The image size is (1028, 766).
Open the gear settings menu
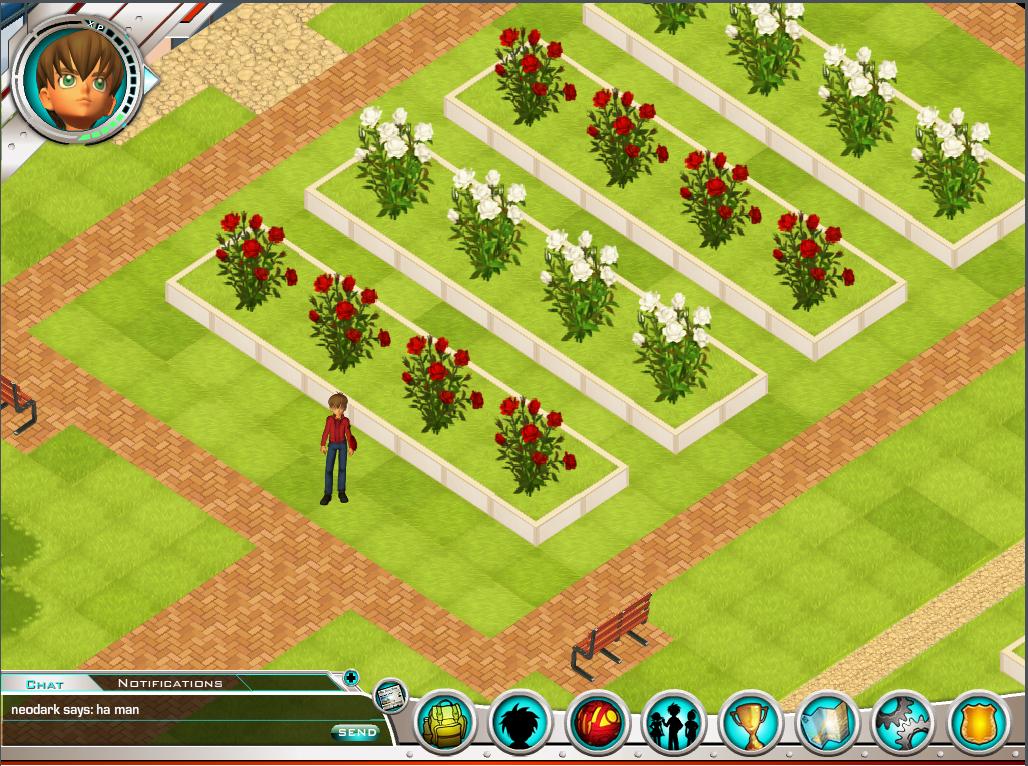click(x=902, y=722)
